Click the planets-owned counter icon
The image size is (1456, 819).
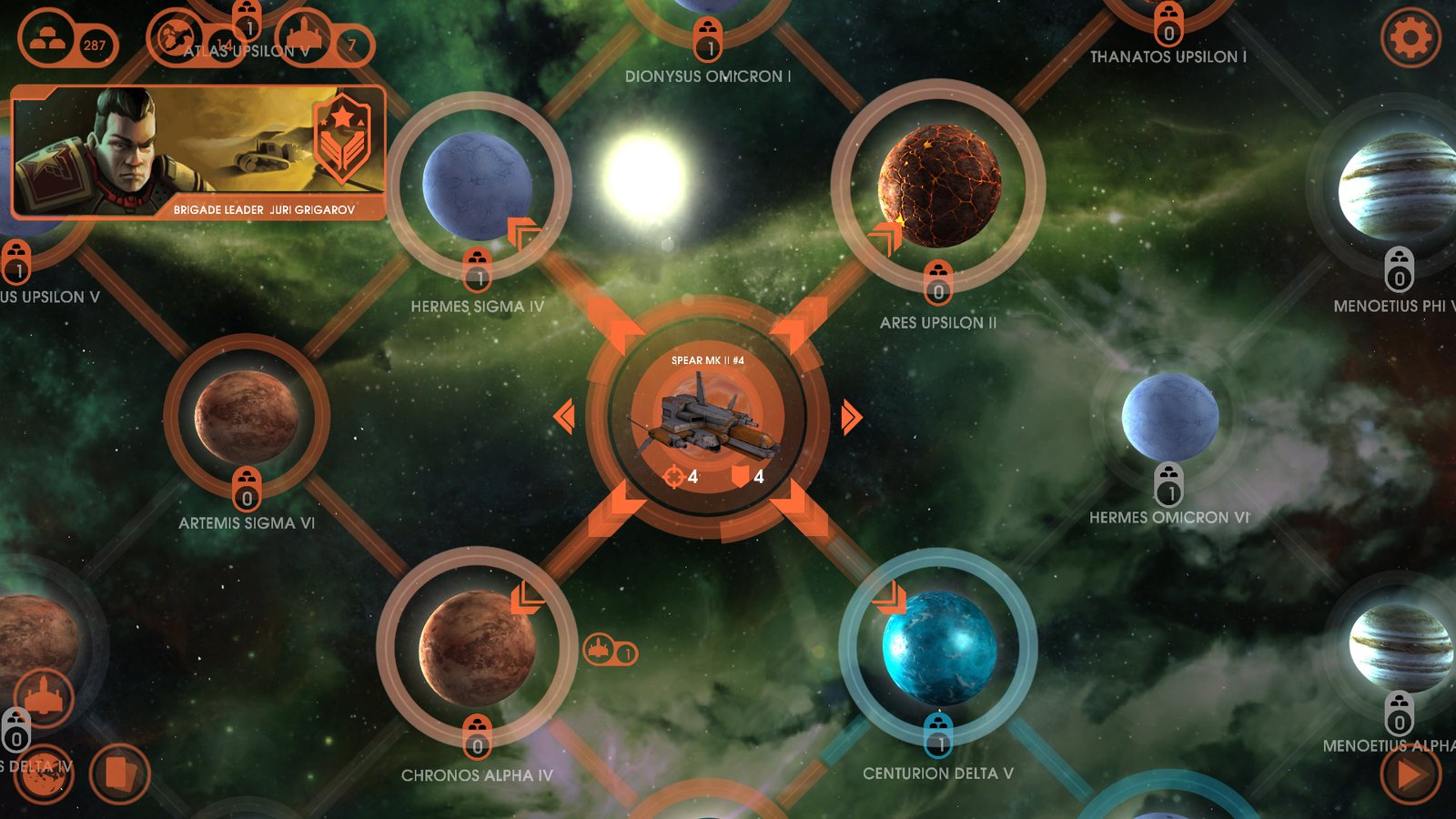tap(175, 38)
